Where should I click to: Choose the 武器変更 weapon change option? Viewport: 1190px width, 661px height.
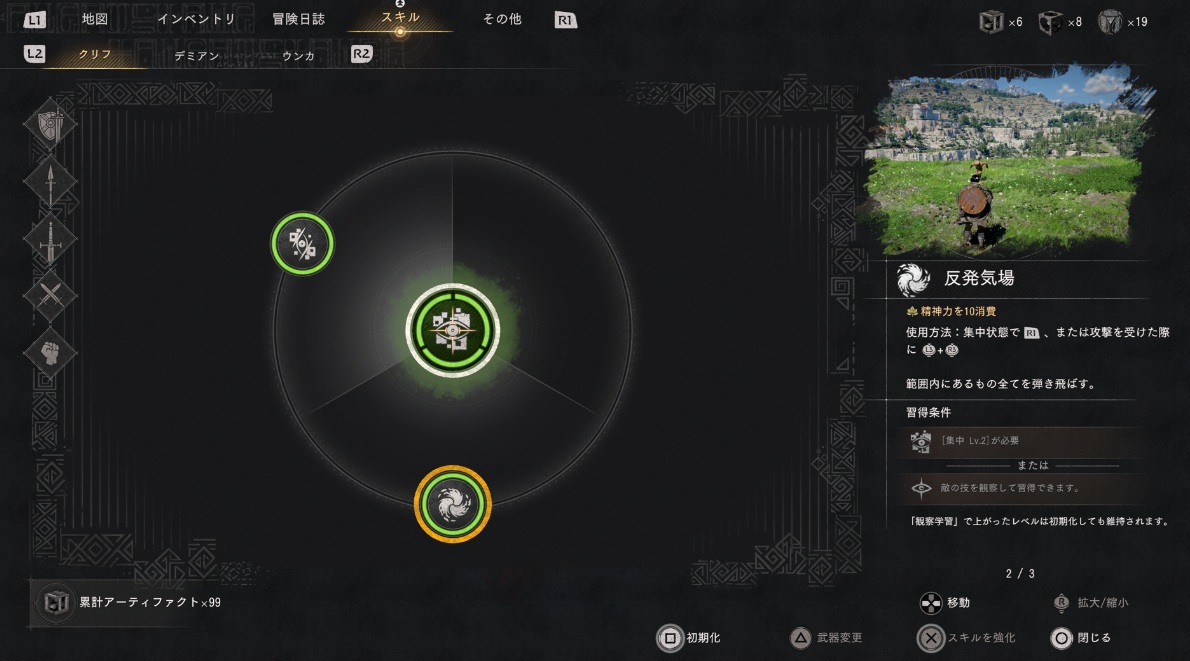click(827, 637)
